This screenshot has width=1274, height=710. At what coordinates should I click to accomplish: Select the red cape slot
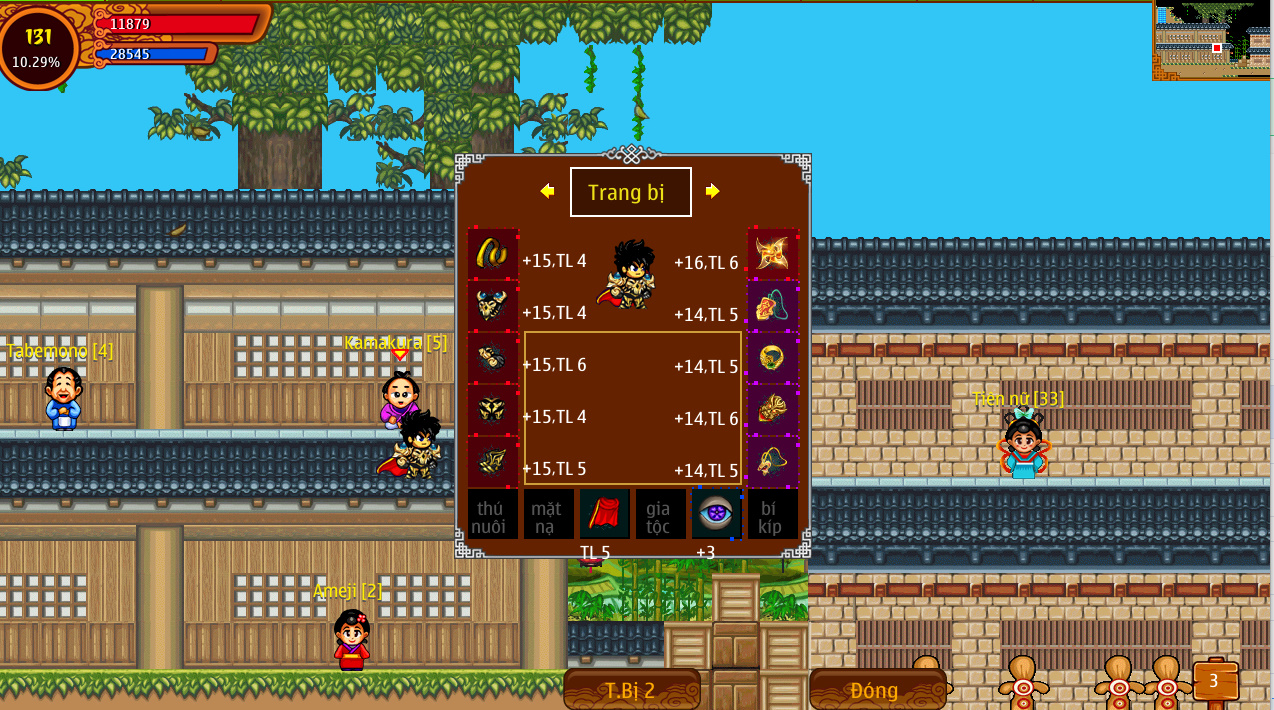tap(605, 514)
